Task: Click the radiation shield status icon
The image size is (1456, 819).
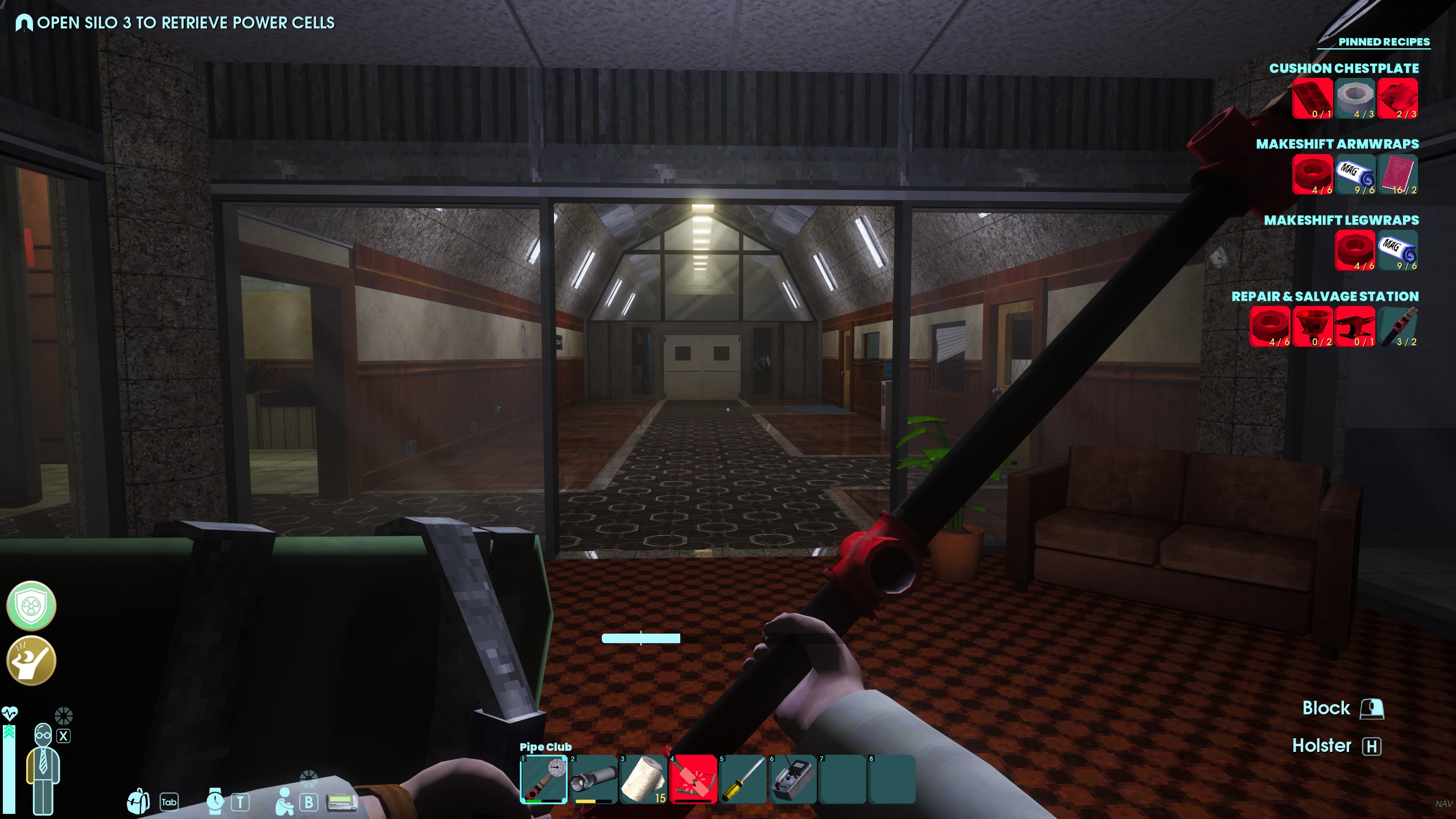Action: (x=31, y=606)
